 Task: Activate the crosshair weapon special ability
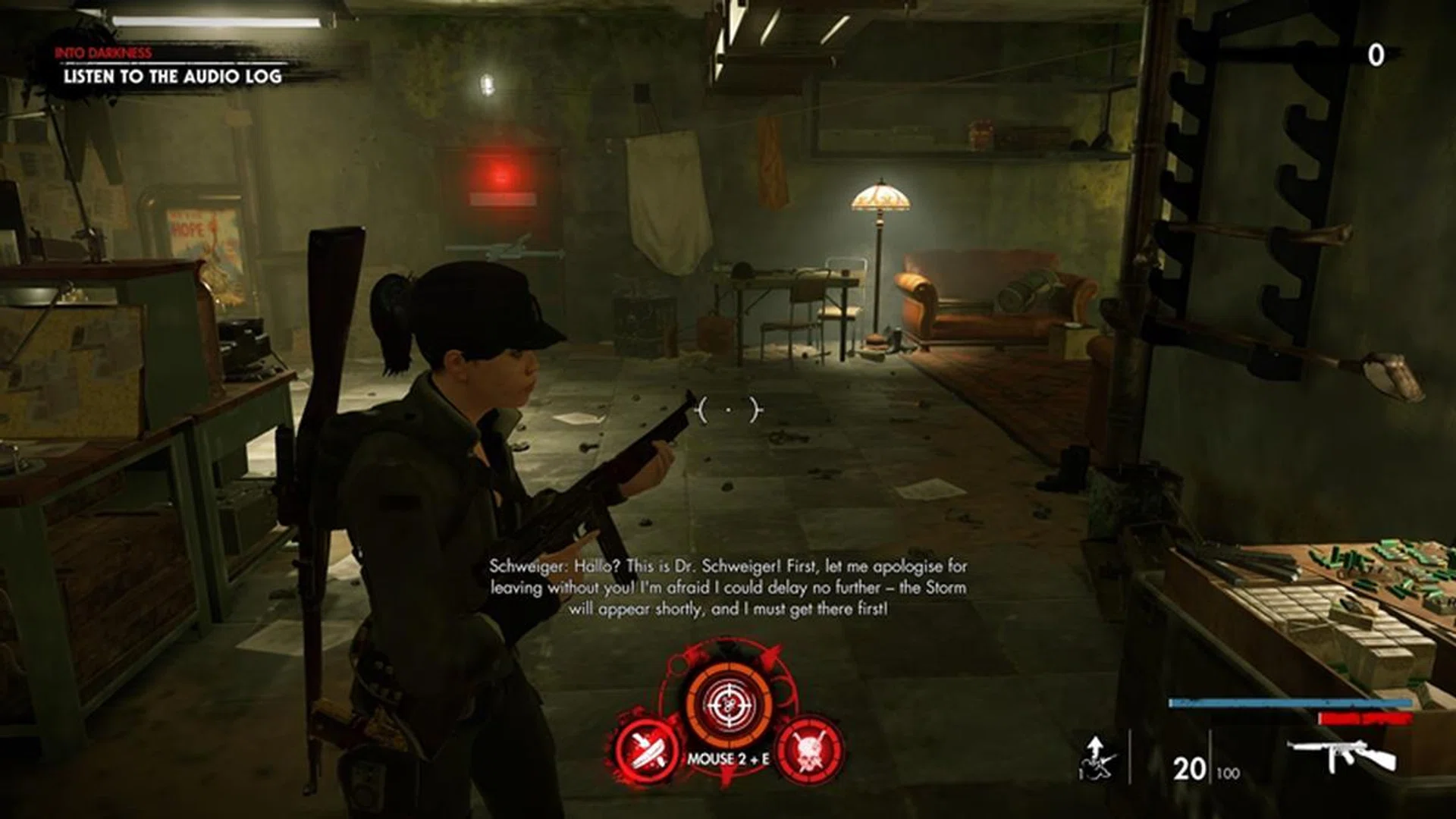(728, 705)
